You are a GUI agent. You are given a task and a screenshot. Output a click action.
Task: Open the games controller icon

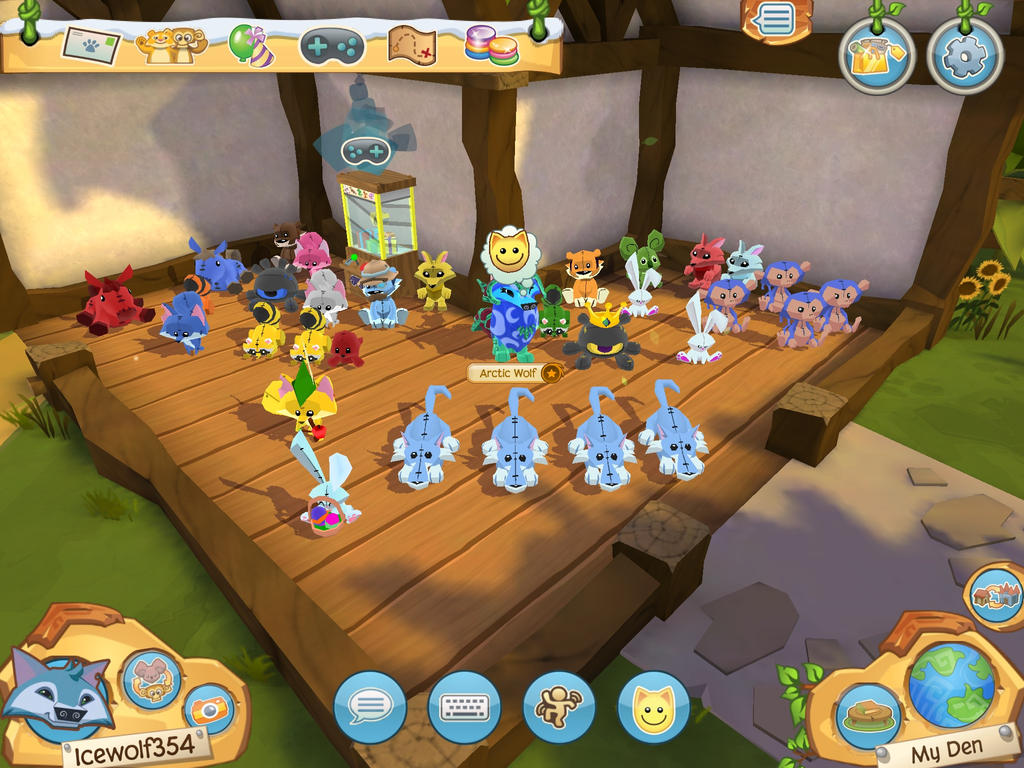pyautogui.click(x=332, y=46)
